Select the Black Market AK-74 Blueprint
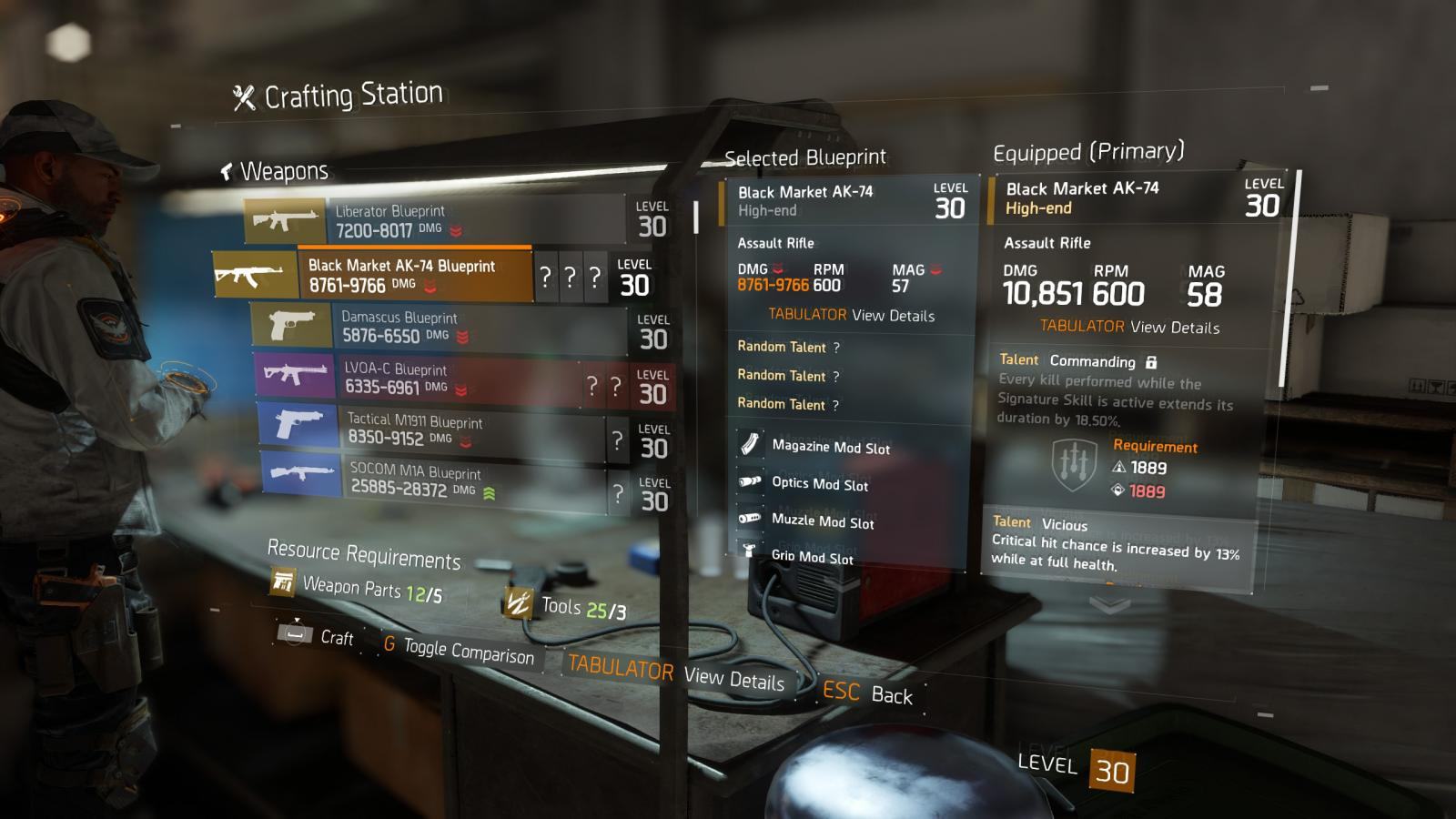Screen dimensions: 1456x819 click(414, 275)
